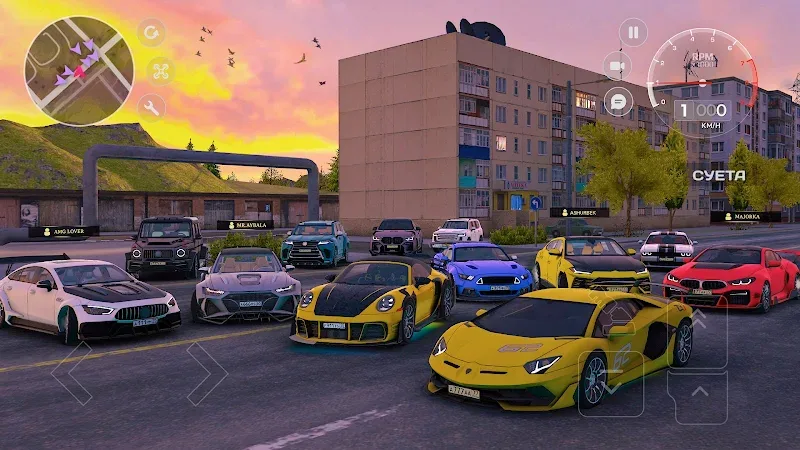The image size is (800, 450).
Task: Steer left with the left arrow
Action: click(x=72, y=374)
